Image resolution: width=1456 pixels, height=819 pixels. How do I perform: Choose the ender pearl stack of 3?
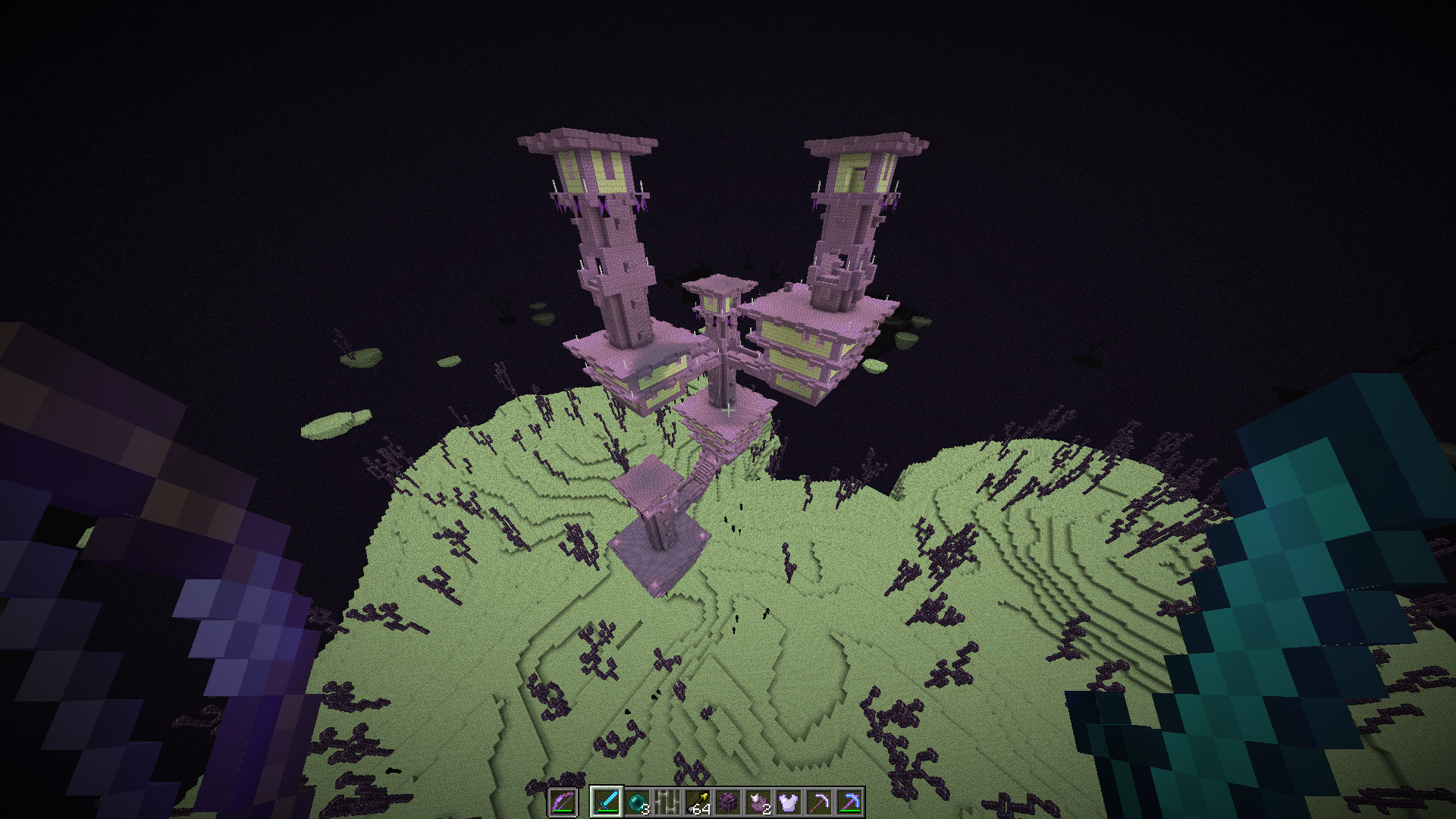(x=637, y=802)
